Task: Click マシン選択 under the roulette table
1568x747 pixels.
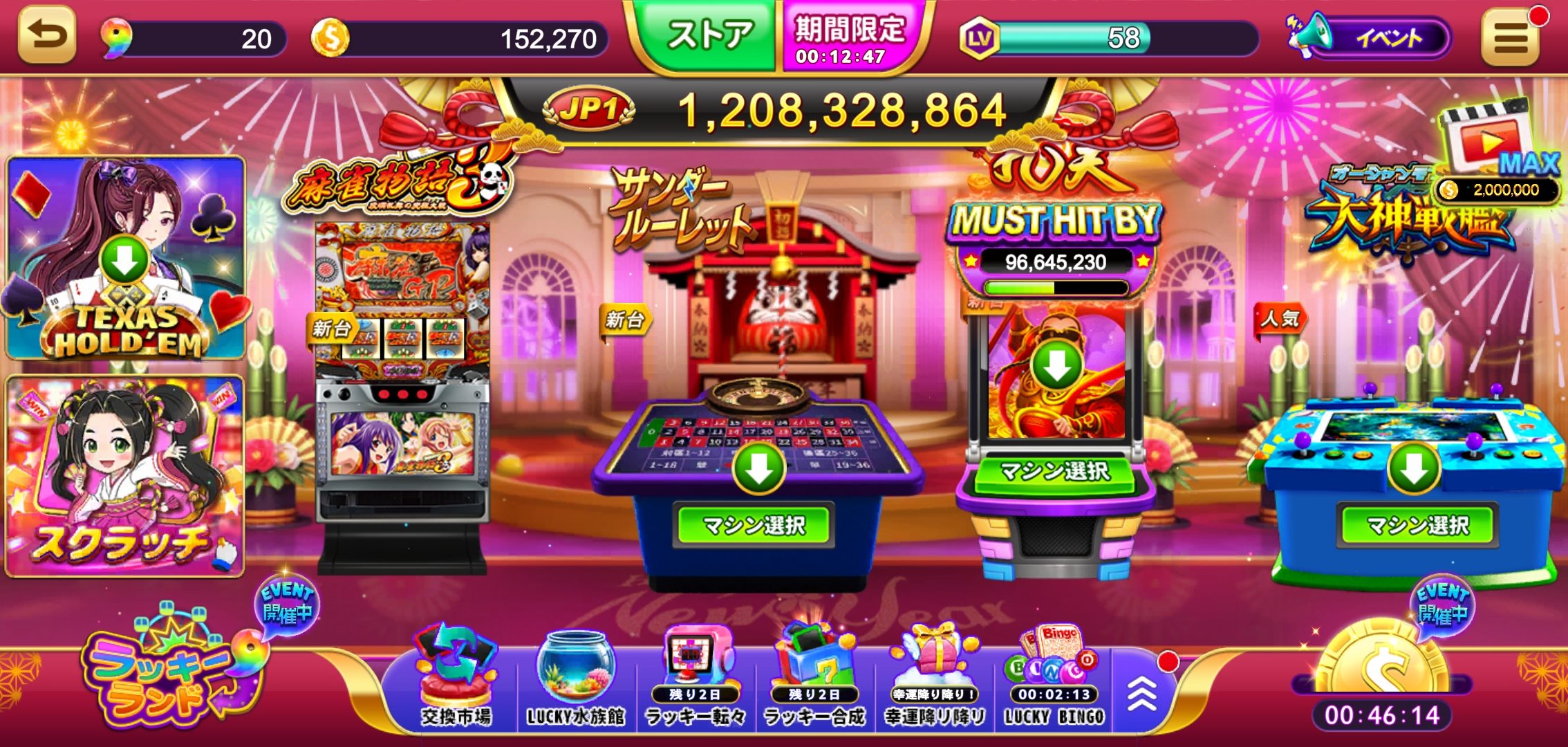Action: pos(754,526)
